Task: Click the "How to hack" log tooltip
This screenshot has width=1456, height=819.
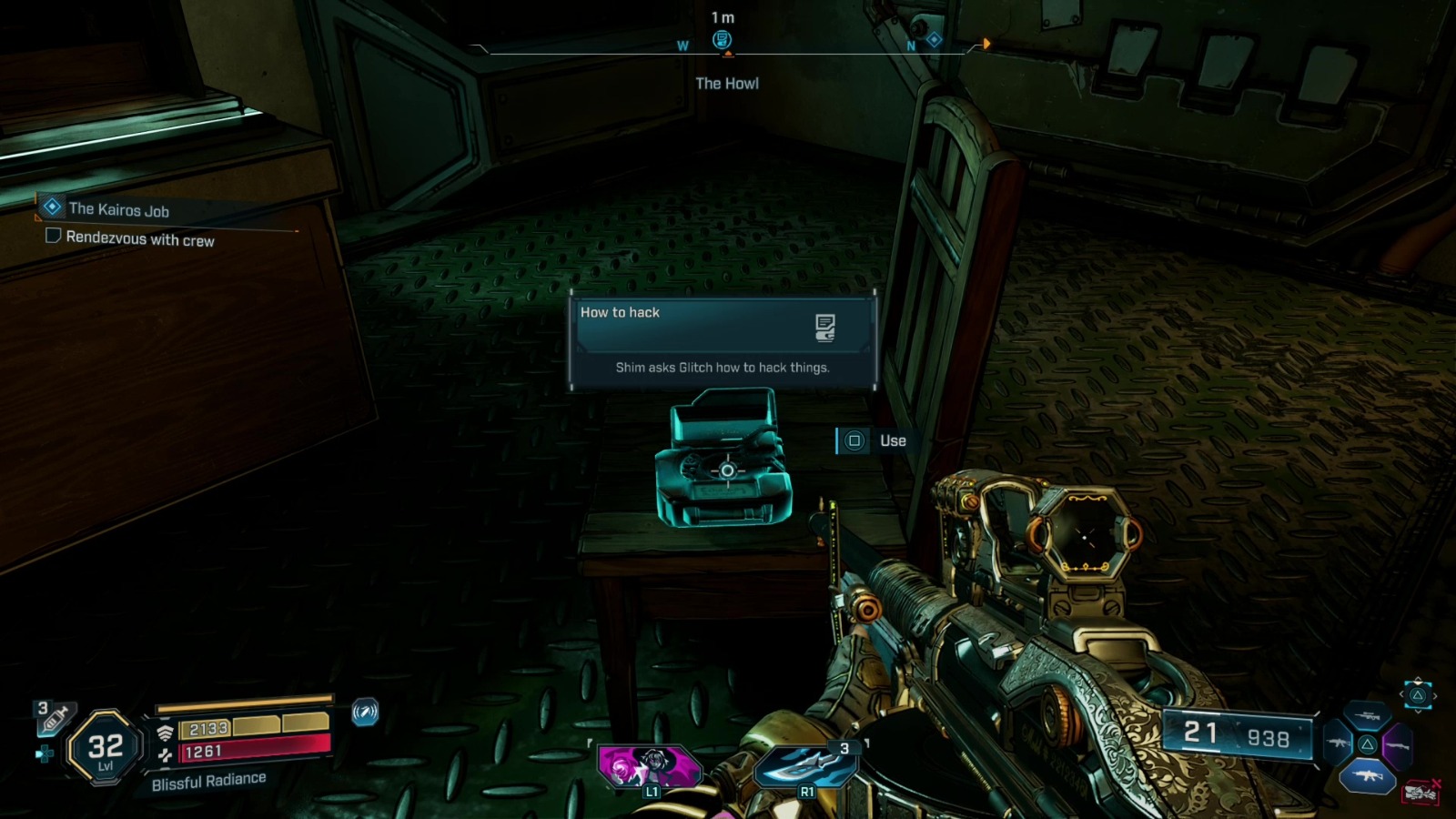Action: pyautogui.click(x=723, y=339)
